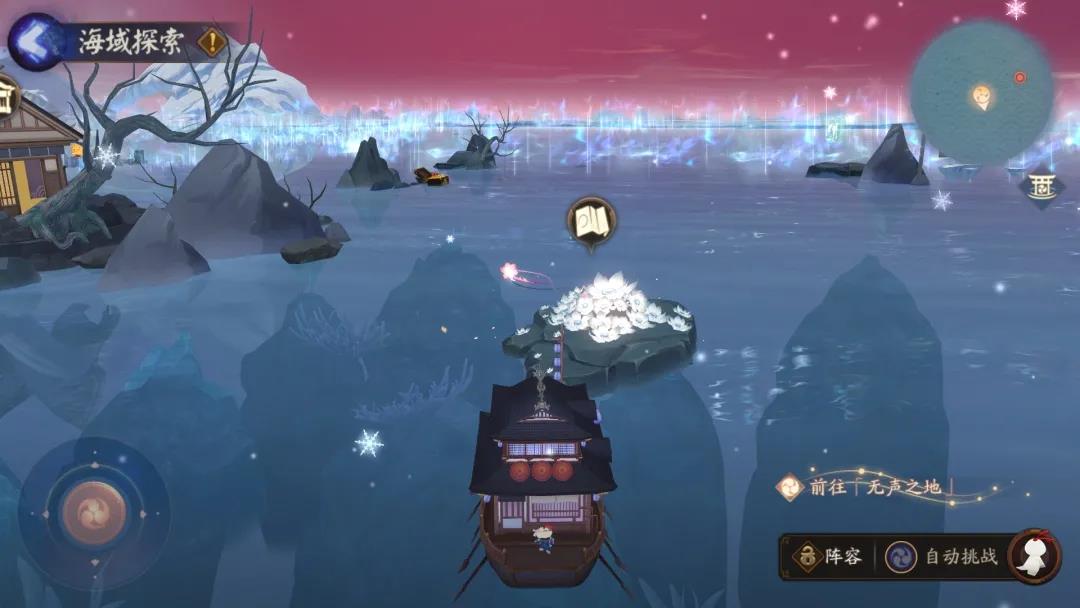Viewport: 1080px width, 608px height.
Task: Go back with the blue arrow button
Action: [x=35, y=42]
